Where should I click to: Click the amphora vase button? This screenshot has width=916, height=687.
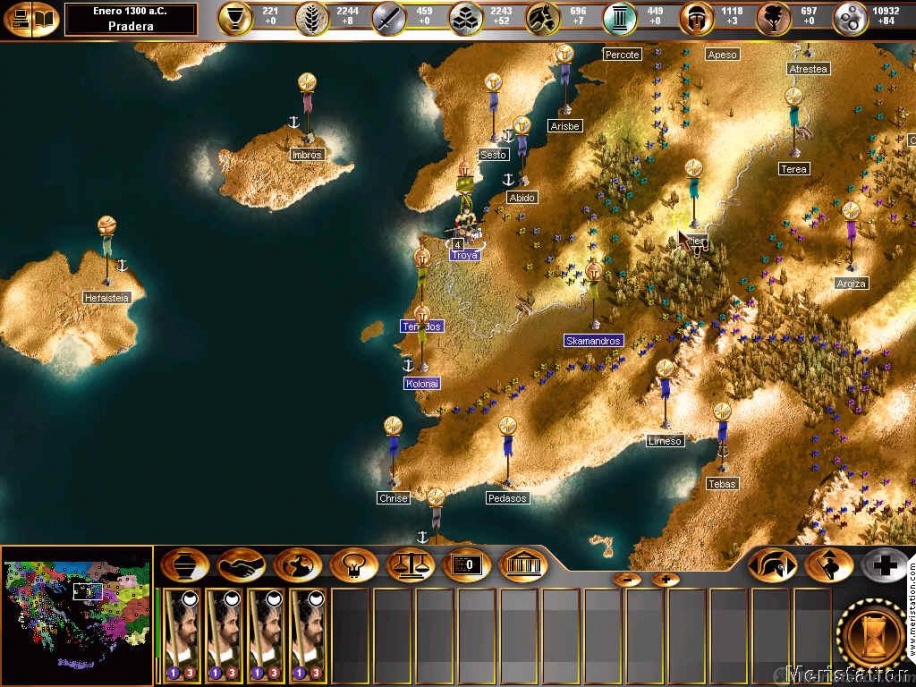[184, 565]
